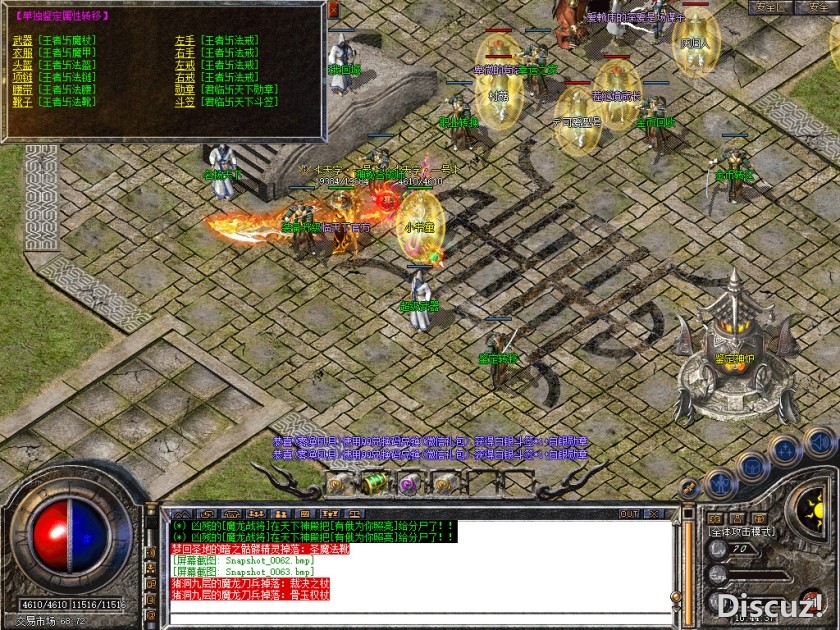
Task: Select the 项链 equipment link
Action: pyautogui.click(x=22, y=76)
